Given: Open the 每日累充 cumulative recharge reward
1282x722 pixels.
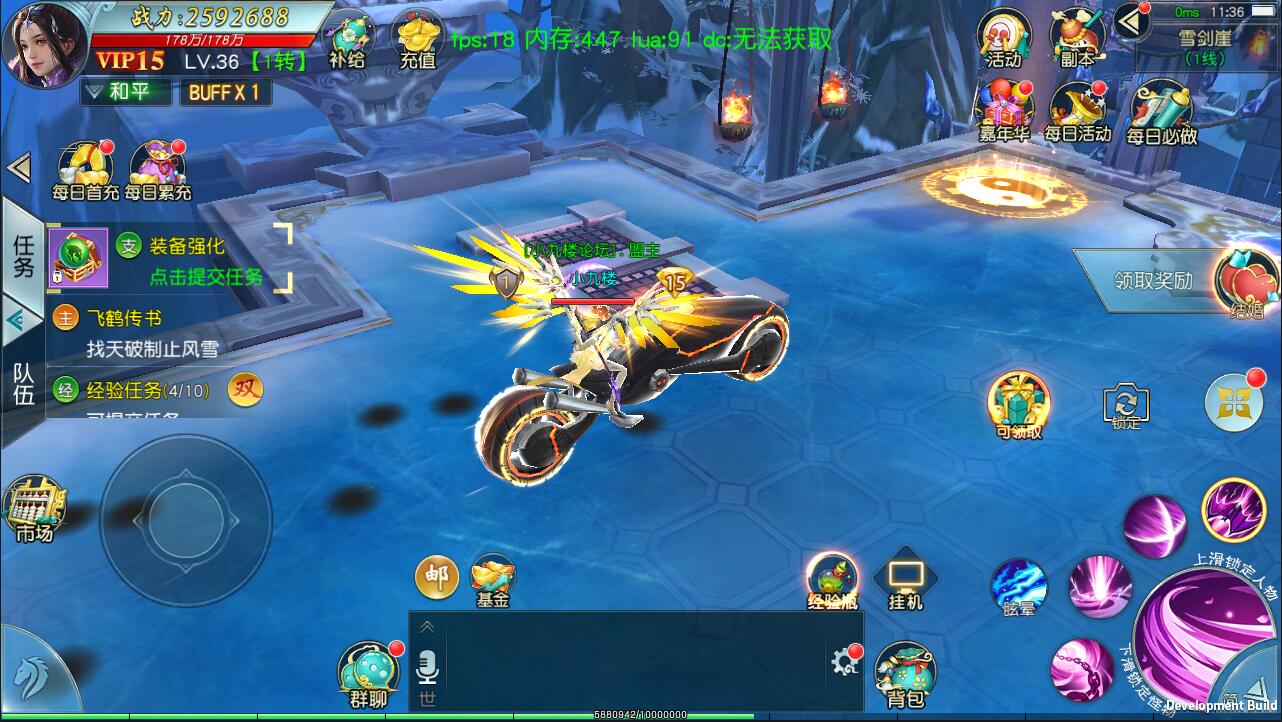Looking at the screenshot, I should click(158, 170).
